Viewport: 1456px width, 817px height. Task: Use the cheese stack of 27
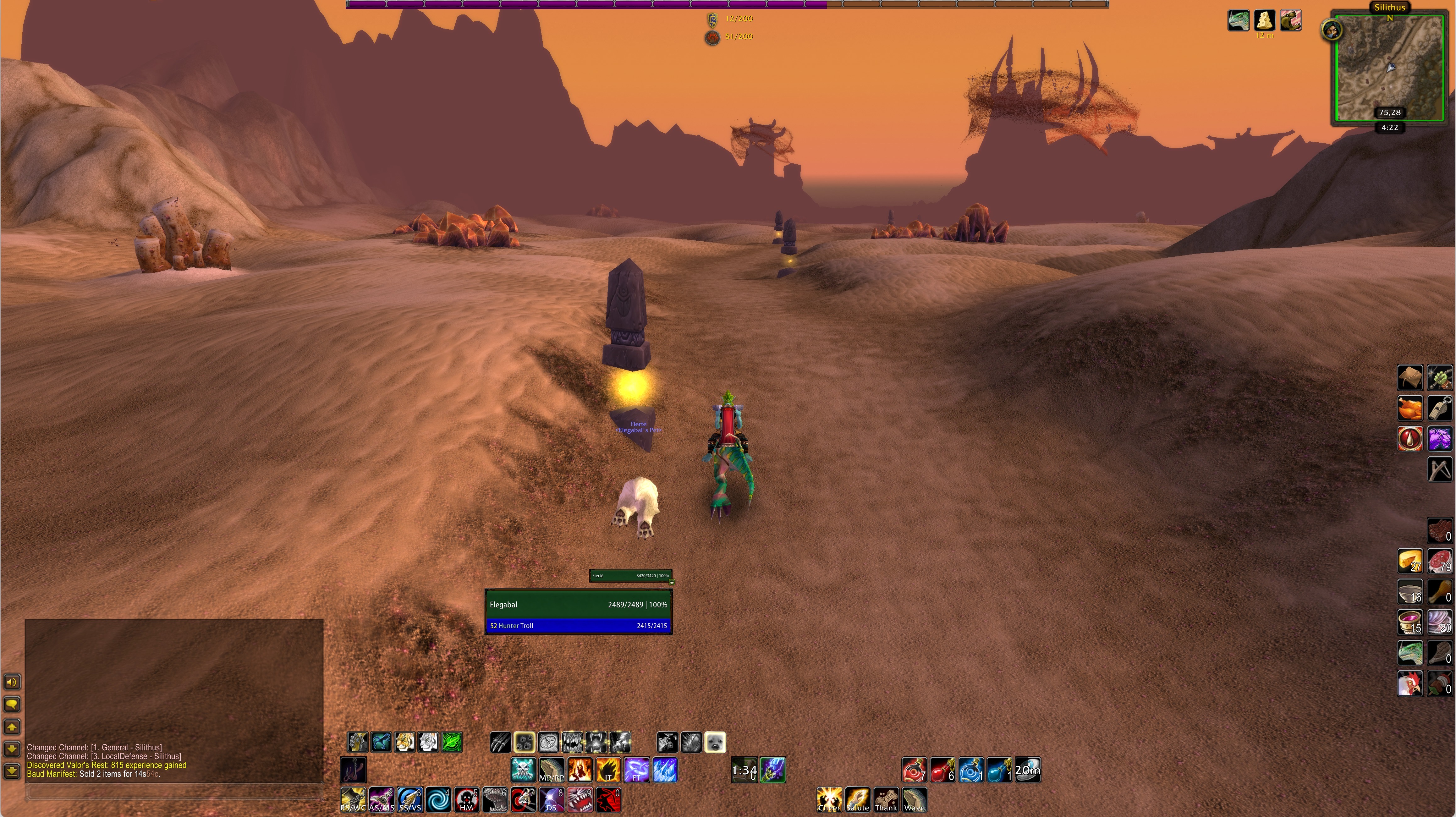(1410, 562)
